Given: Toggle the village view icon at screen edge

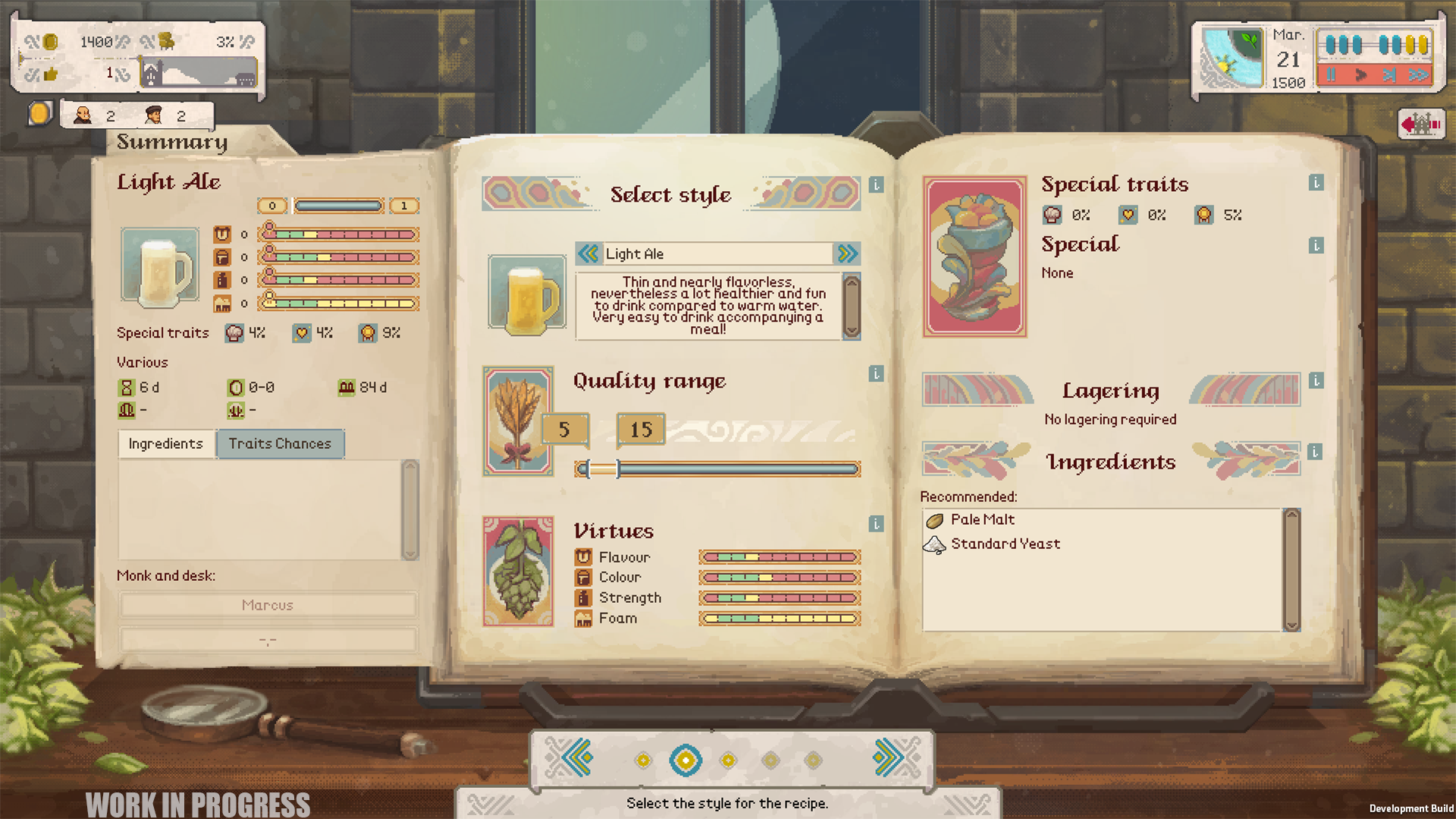Looking at the screenshot, I should (x=1423, y=123).
